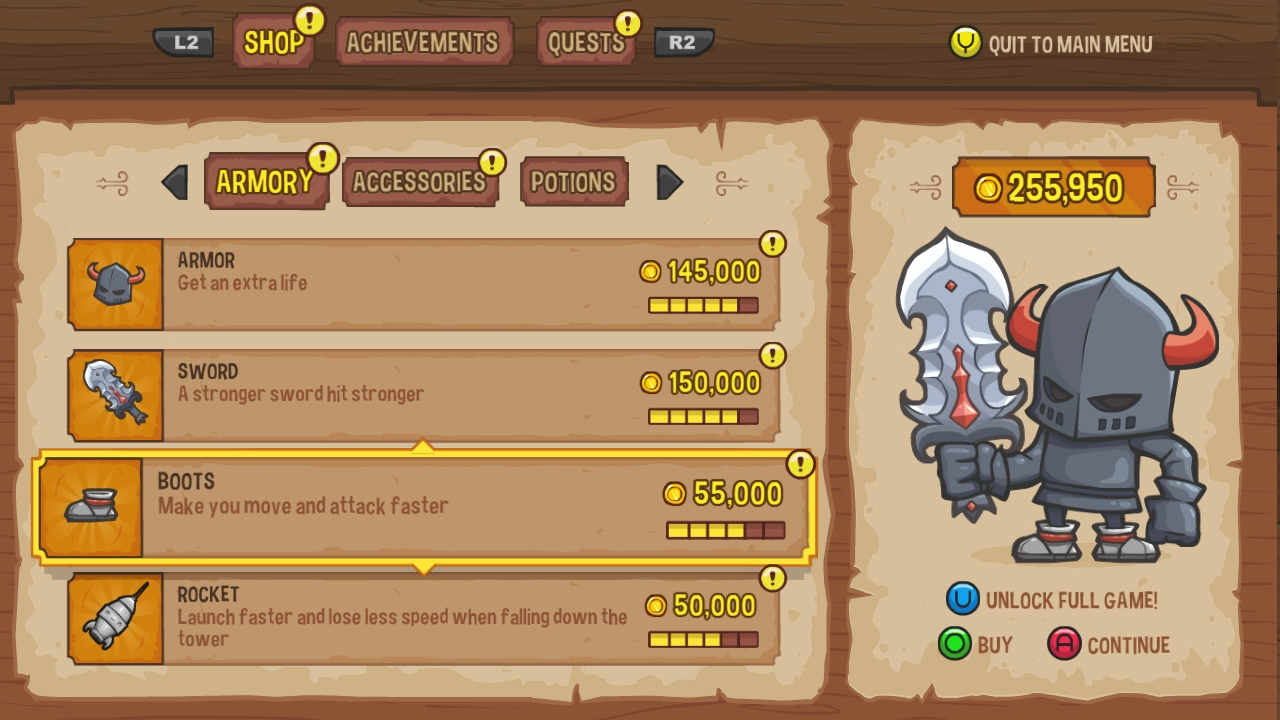Choose the Sword upgrade row

pos(423,395)
